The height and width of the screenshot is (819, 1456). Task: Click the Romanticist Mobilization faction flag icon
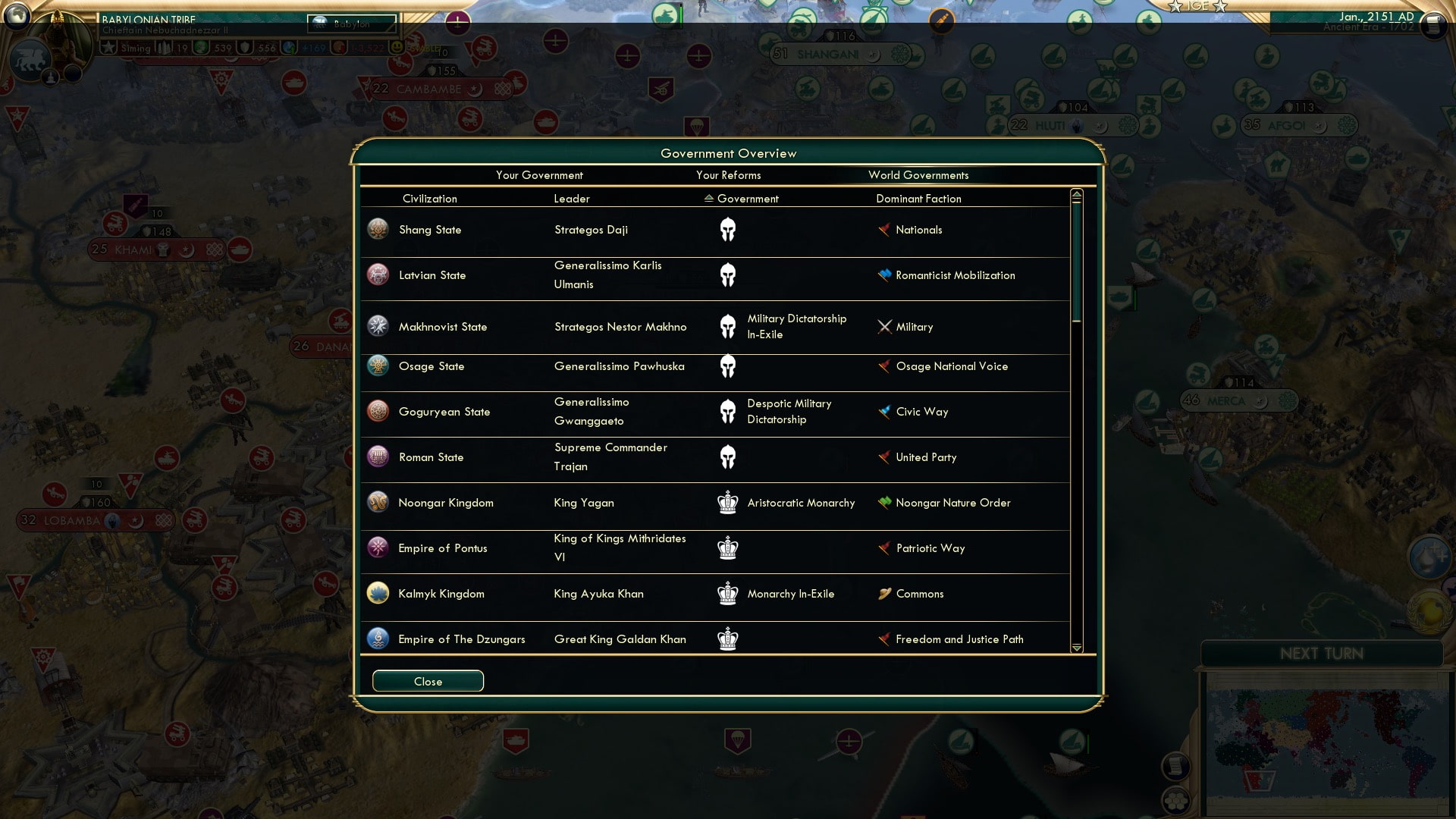pos(883,275)
